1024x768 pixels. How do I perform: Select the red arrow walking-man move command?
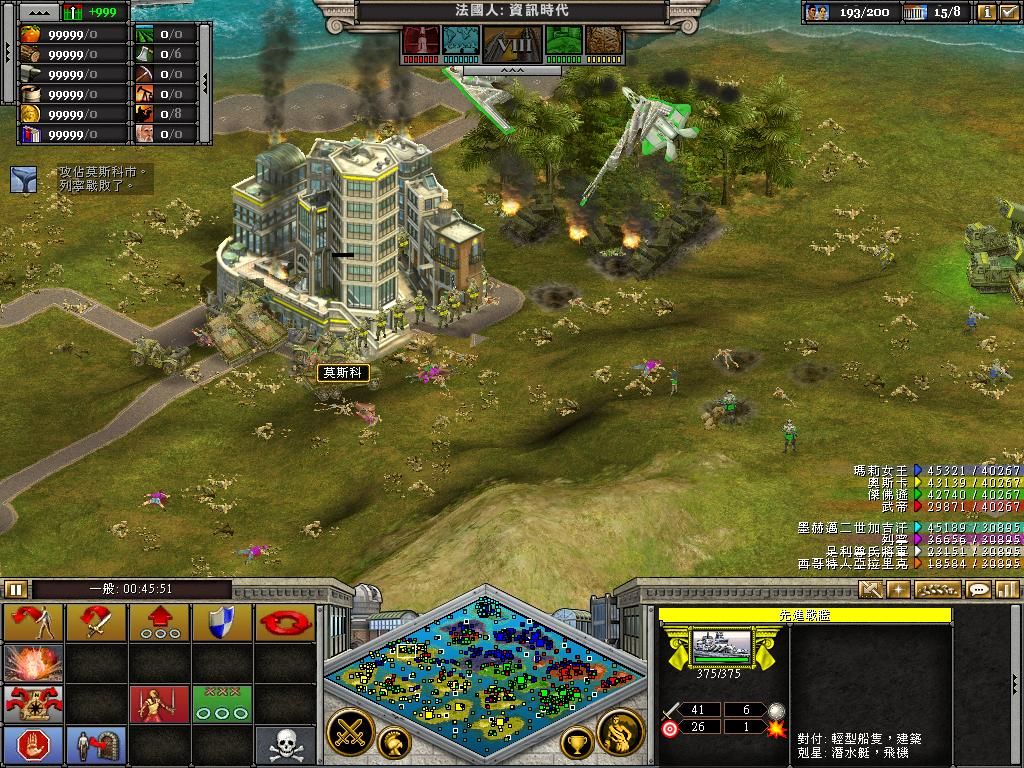pyautogui.click(x=34, y=622)
